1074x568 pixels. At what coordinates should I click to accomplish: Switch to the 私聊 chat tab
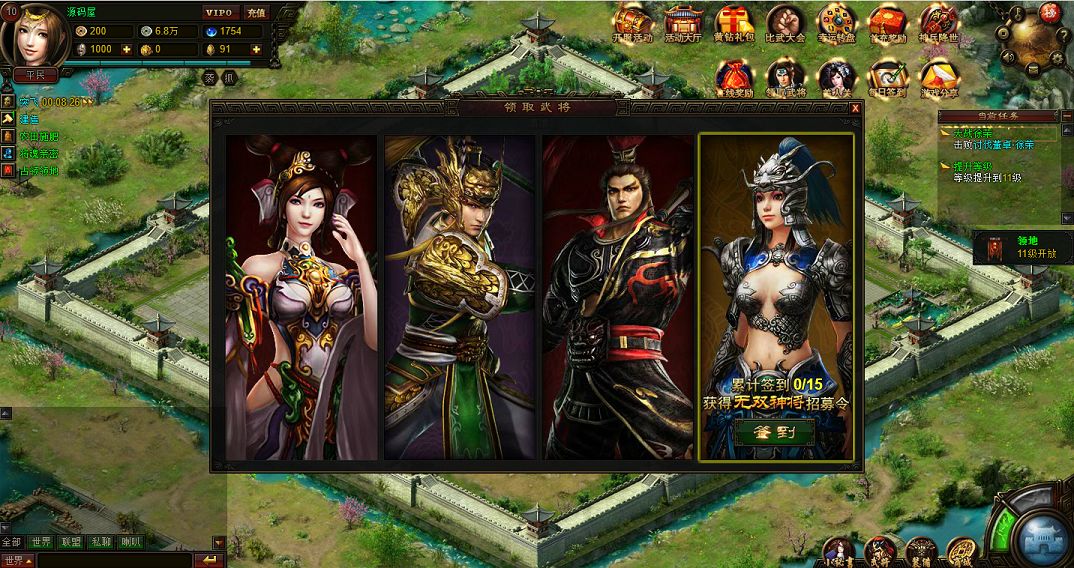pyautogui.click(x=101, y=542)
